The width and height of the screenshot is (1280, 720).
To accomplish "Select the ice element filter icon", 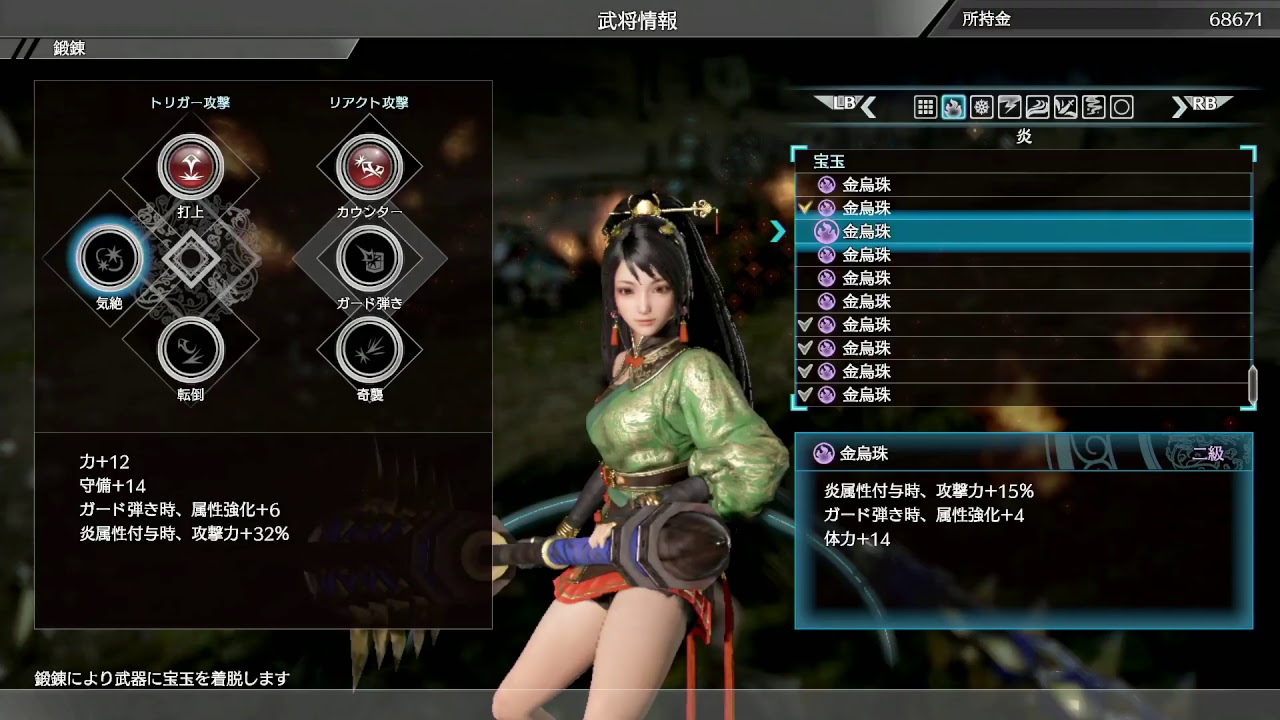I will point(981,107).
